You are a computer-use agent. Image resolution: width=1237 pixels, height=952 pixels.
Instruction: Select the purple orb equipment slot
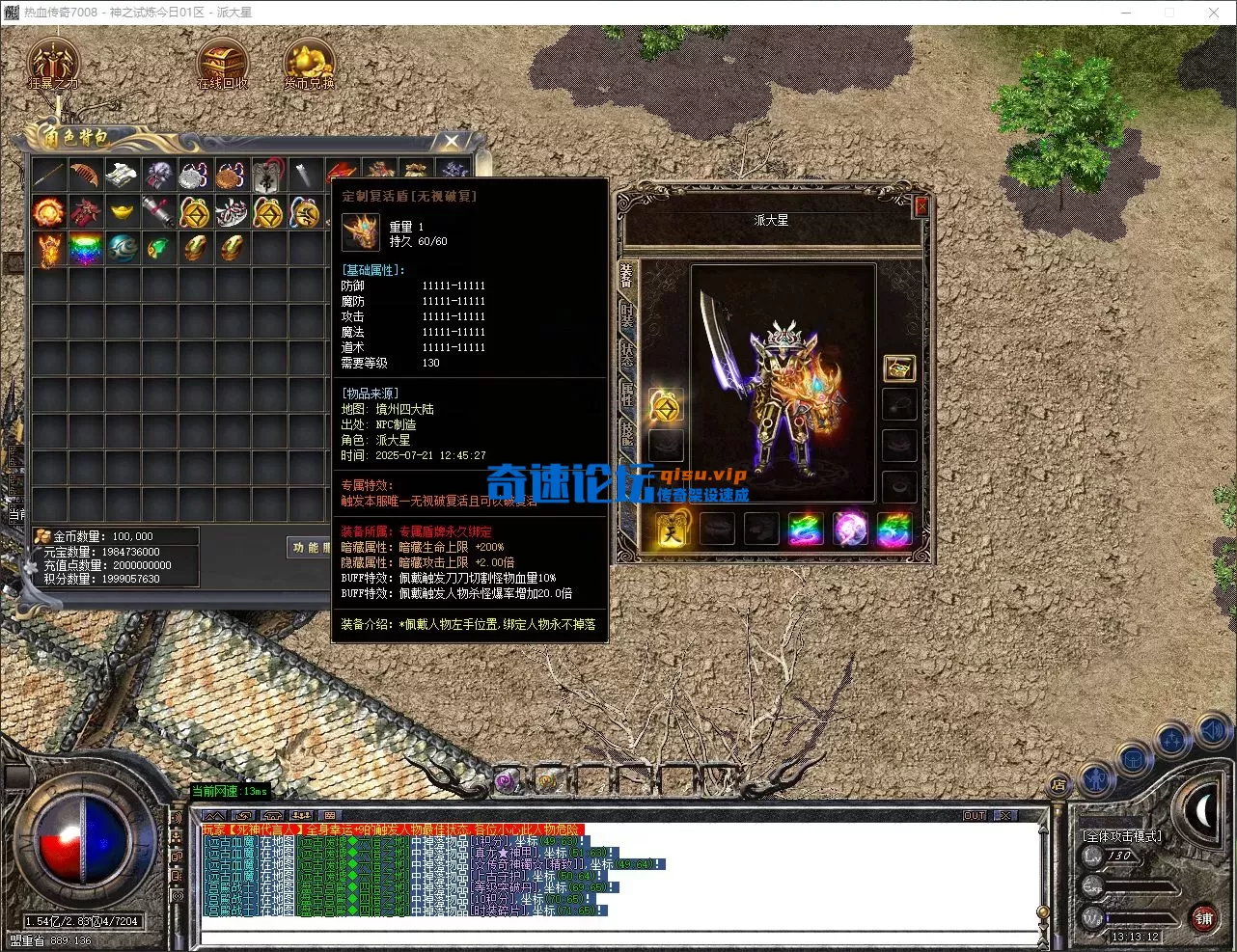pos(850,530)
